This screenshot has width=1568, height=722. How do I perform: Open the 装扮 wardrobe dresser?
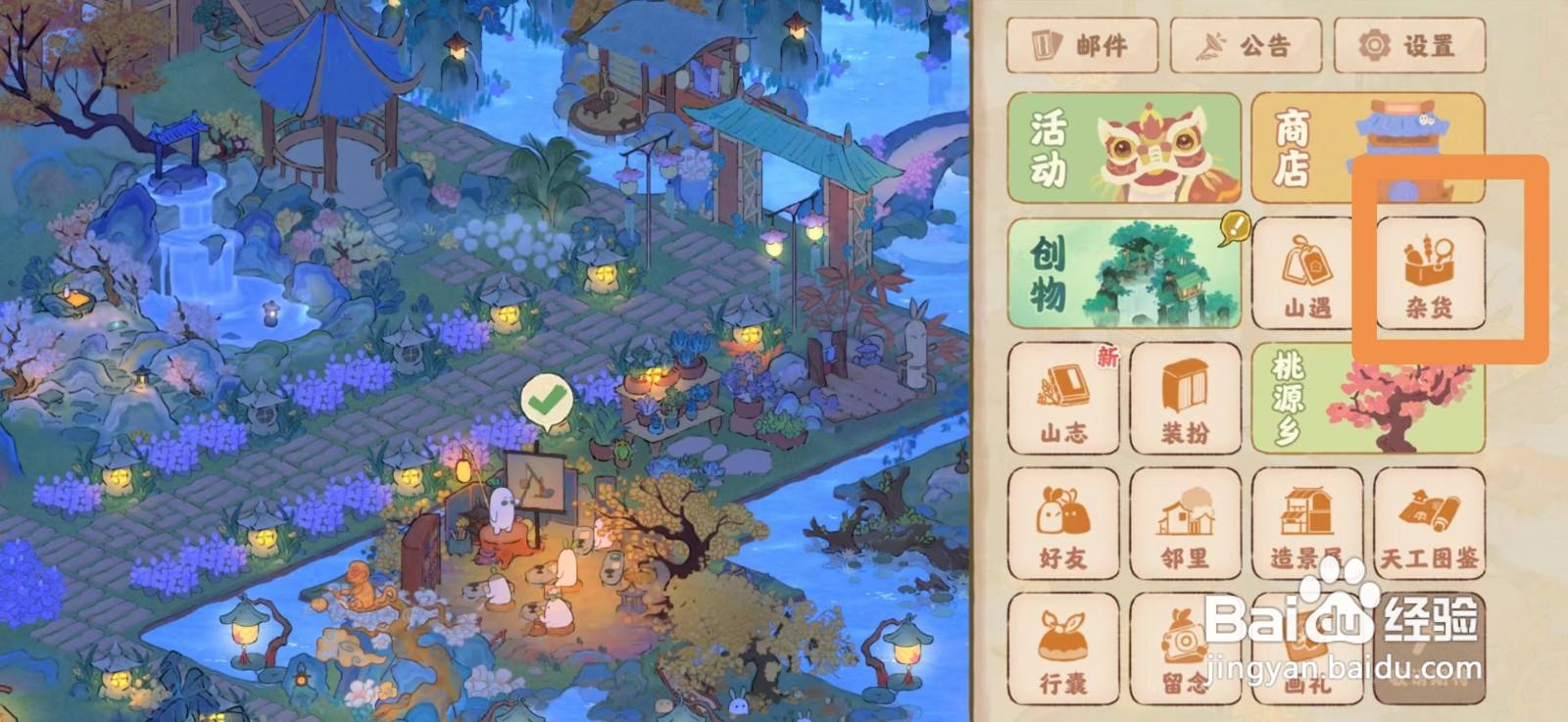click(1185, 399)
